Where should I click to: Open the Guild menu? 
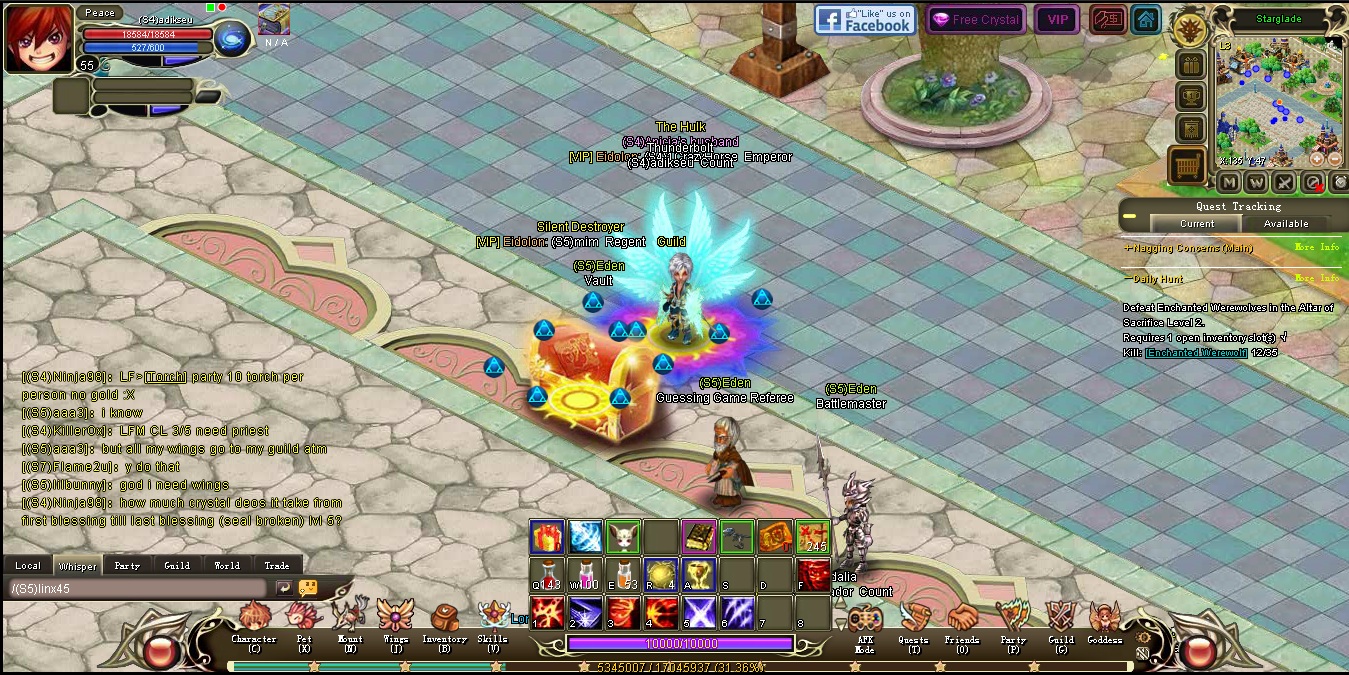1060,622
